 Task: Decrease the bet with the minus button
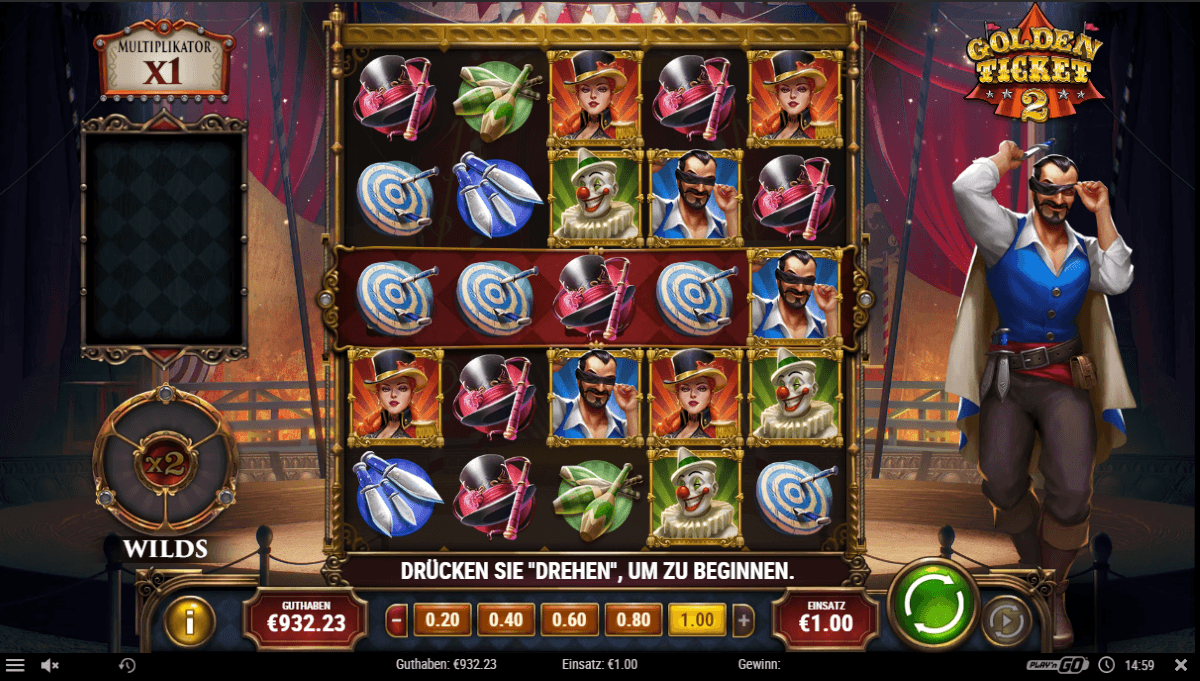(397, 620)
